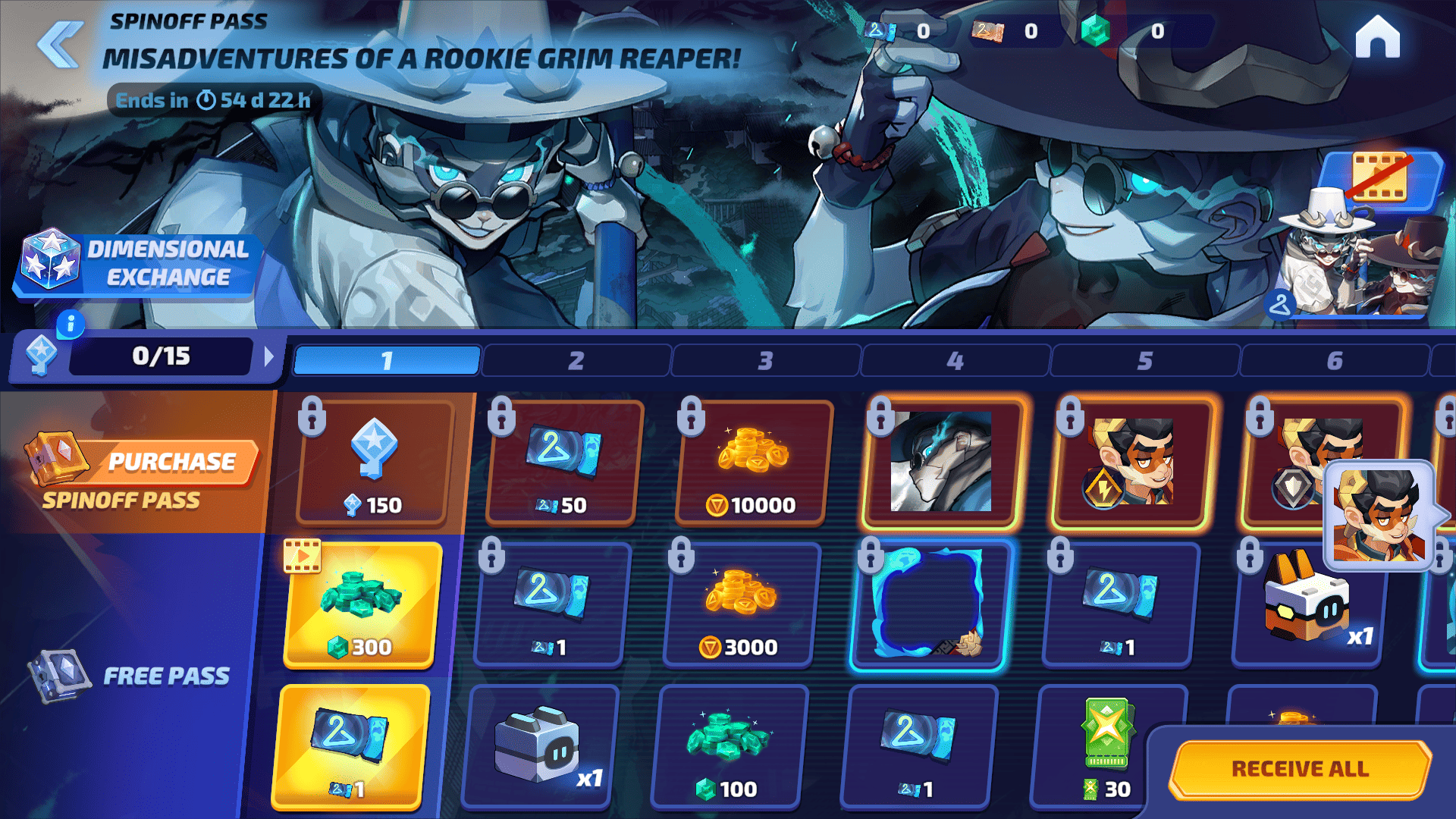The height and width of the screenshot is (819, 1456).
Task: Claim all rewards with Receive All
Action: [1300, 769]
